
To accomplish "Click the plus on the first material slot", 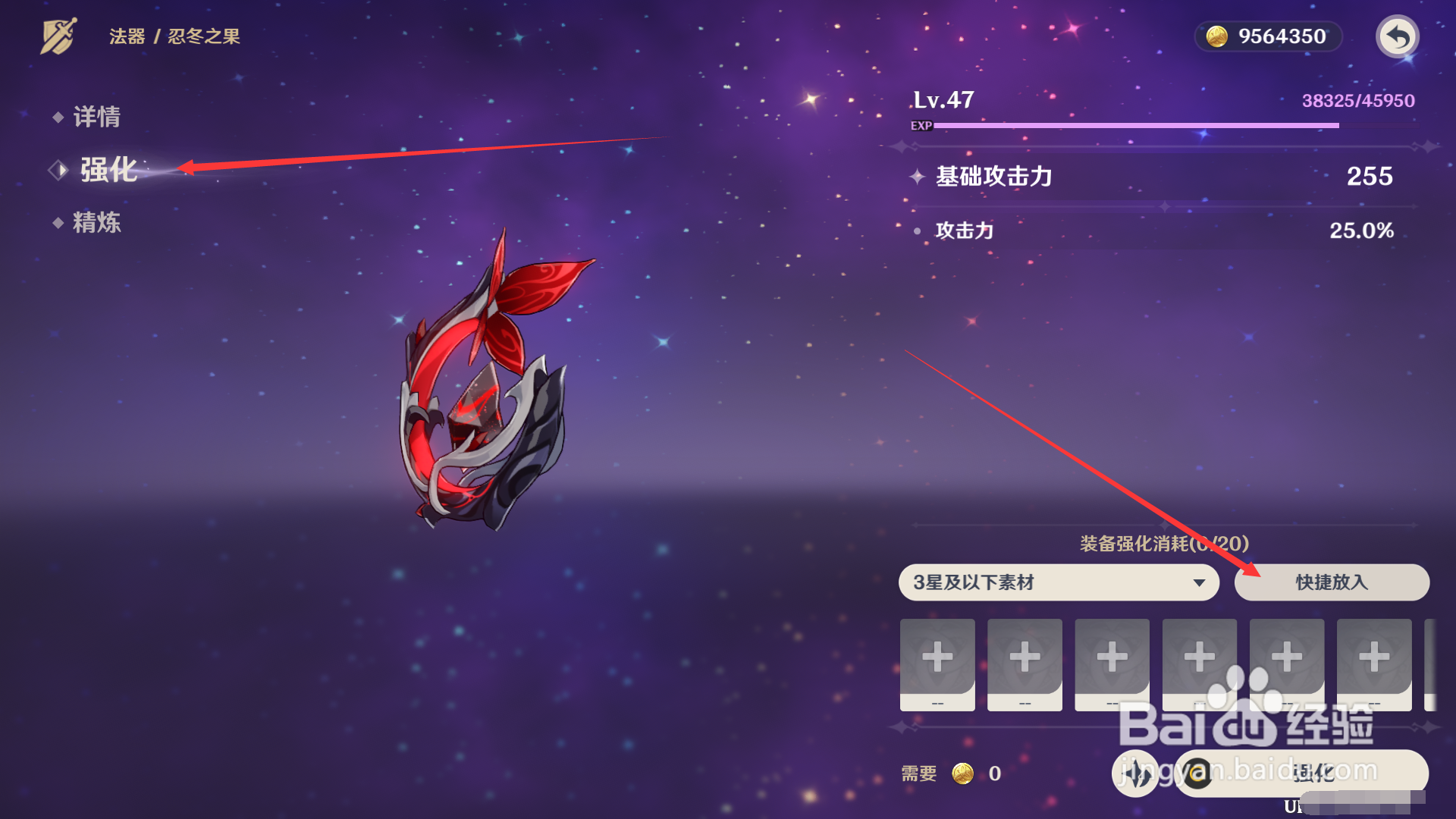I will pyautogui.click(x=937, y=658).
